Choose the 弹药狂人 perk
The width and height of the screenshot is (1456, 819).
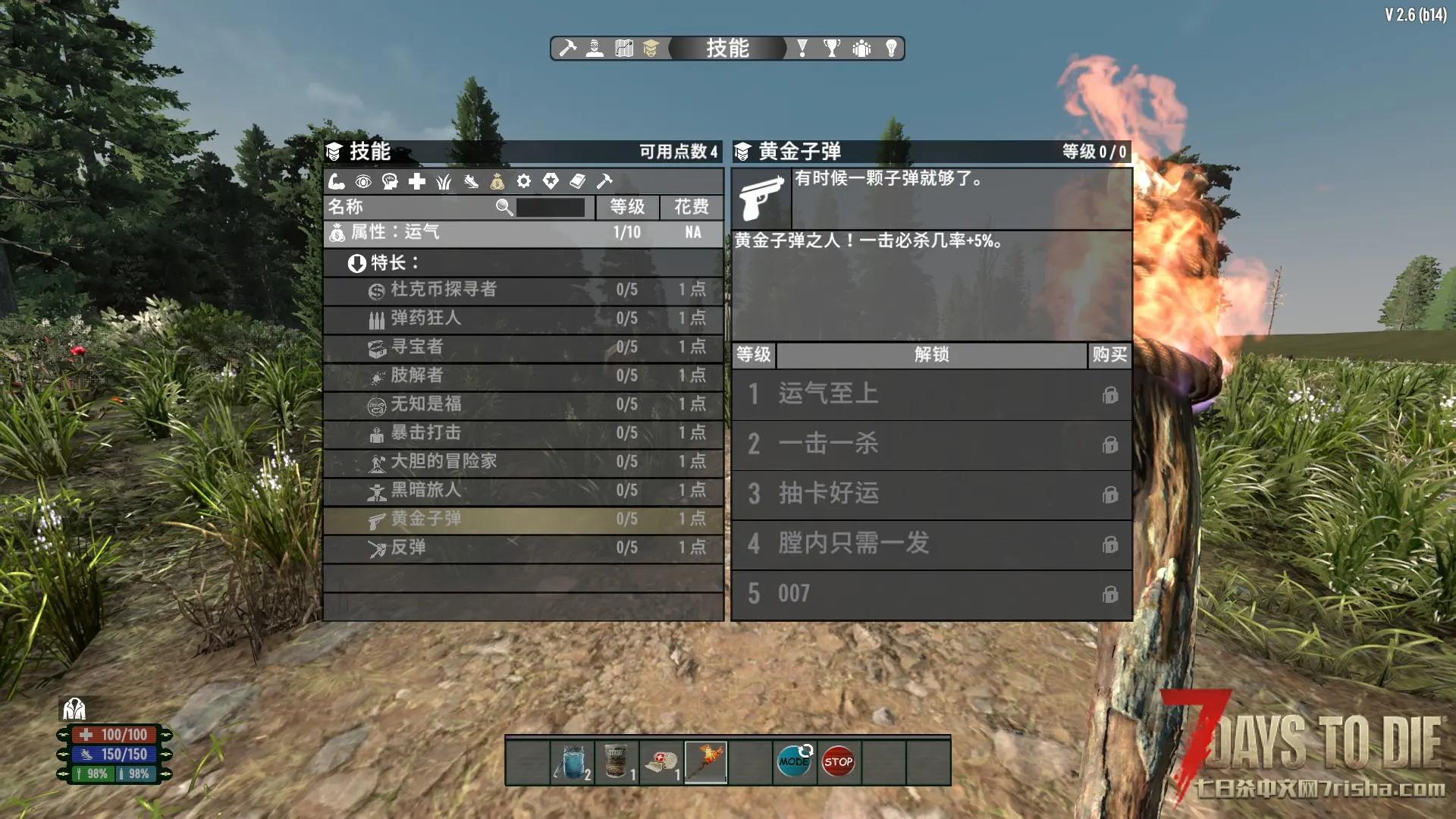tap(523, 318)
